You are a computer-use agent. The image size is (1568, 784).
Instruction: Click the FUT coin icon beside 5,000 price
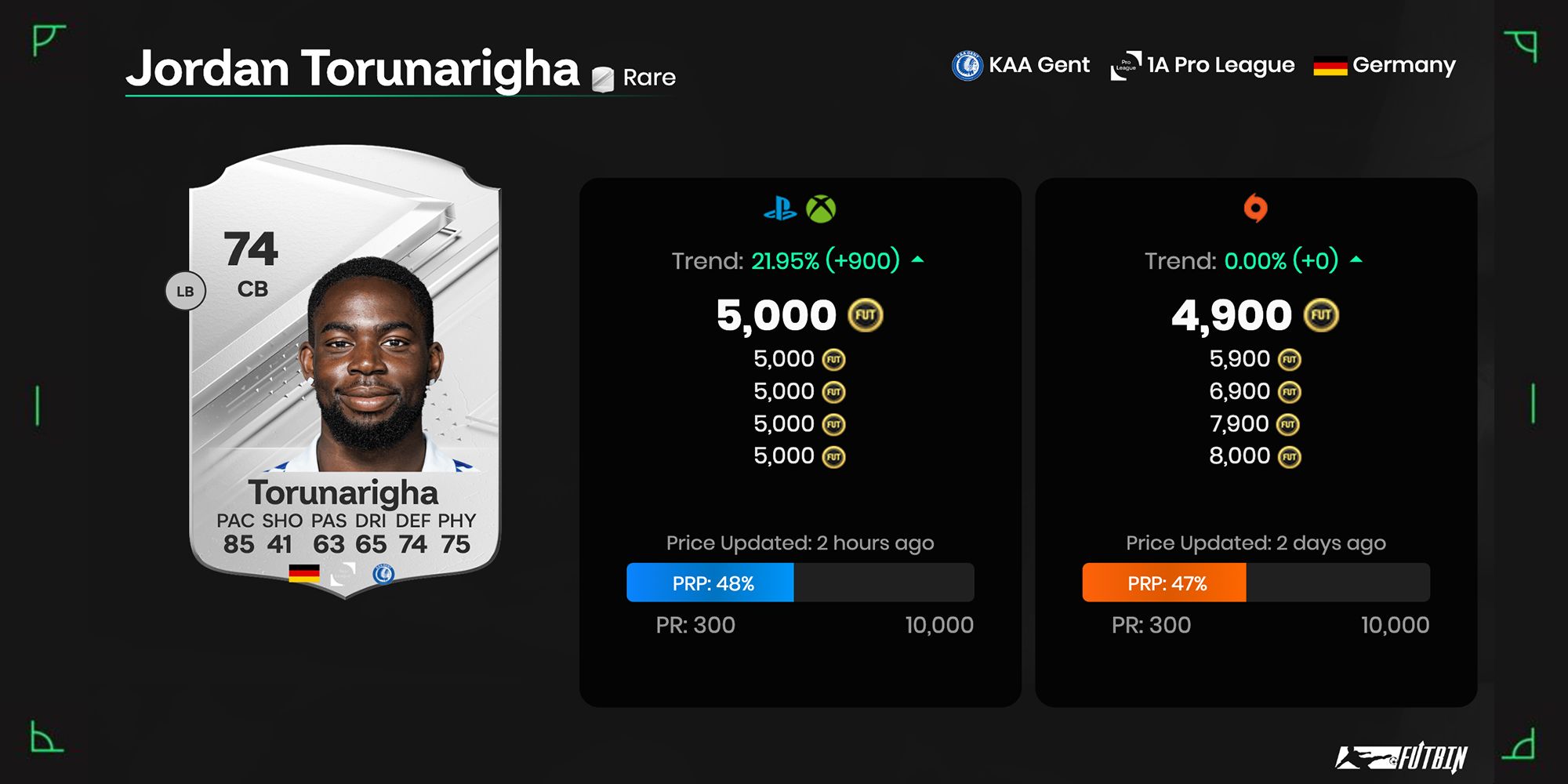coord(866,314)
